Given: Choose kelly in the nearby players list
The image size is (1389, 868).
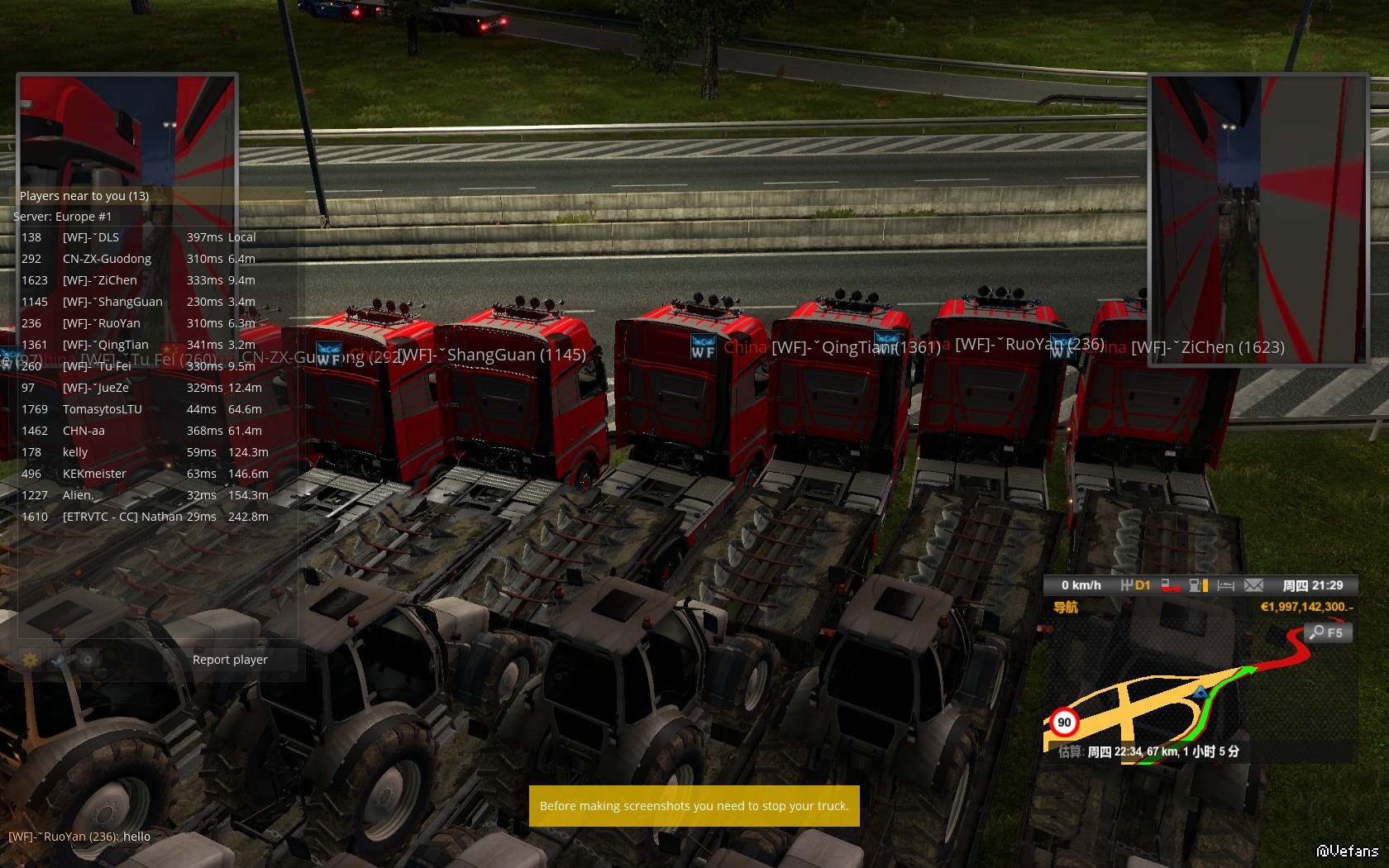Looking at the screenshot, I should click(x=75, y=452).
